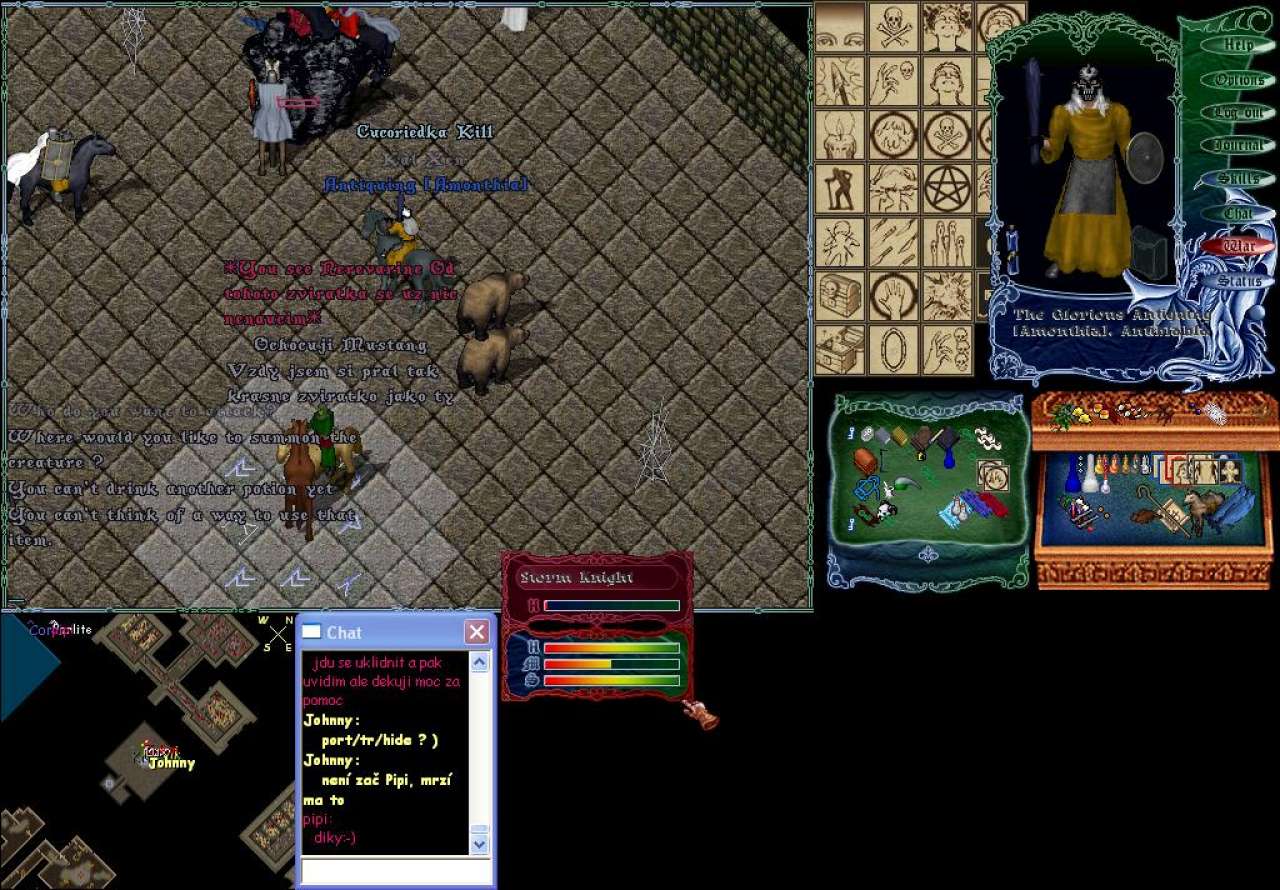Click the paperdoll Chat button
The image size is (1280, 890).
(x=1239, y=213)
